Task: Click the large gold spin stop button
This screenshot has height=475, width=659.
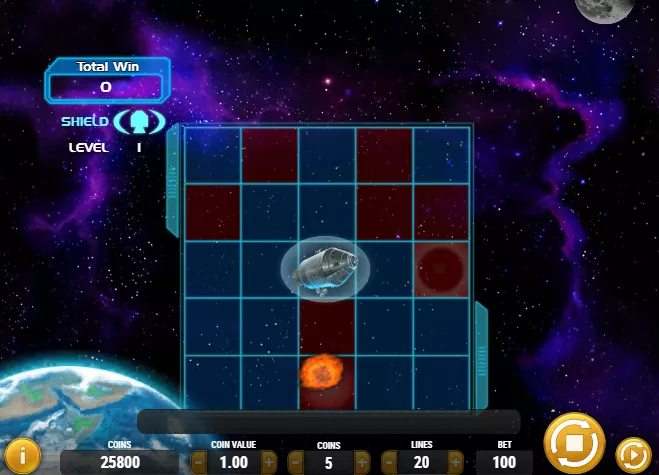Action: point(574,441)
